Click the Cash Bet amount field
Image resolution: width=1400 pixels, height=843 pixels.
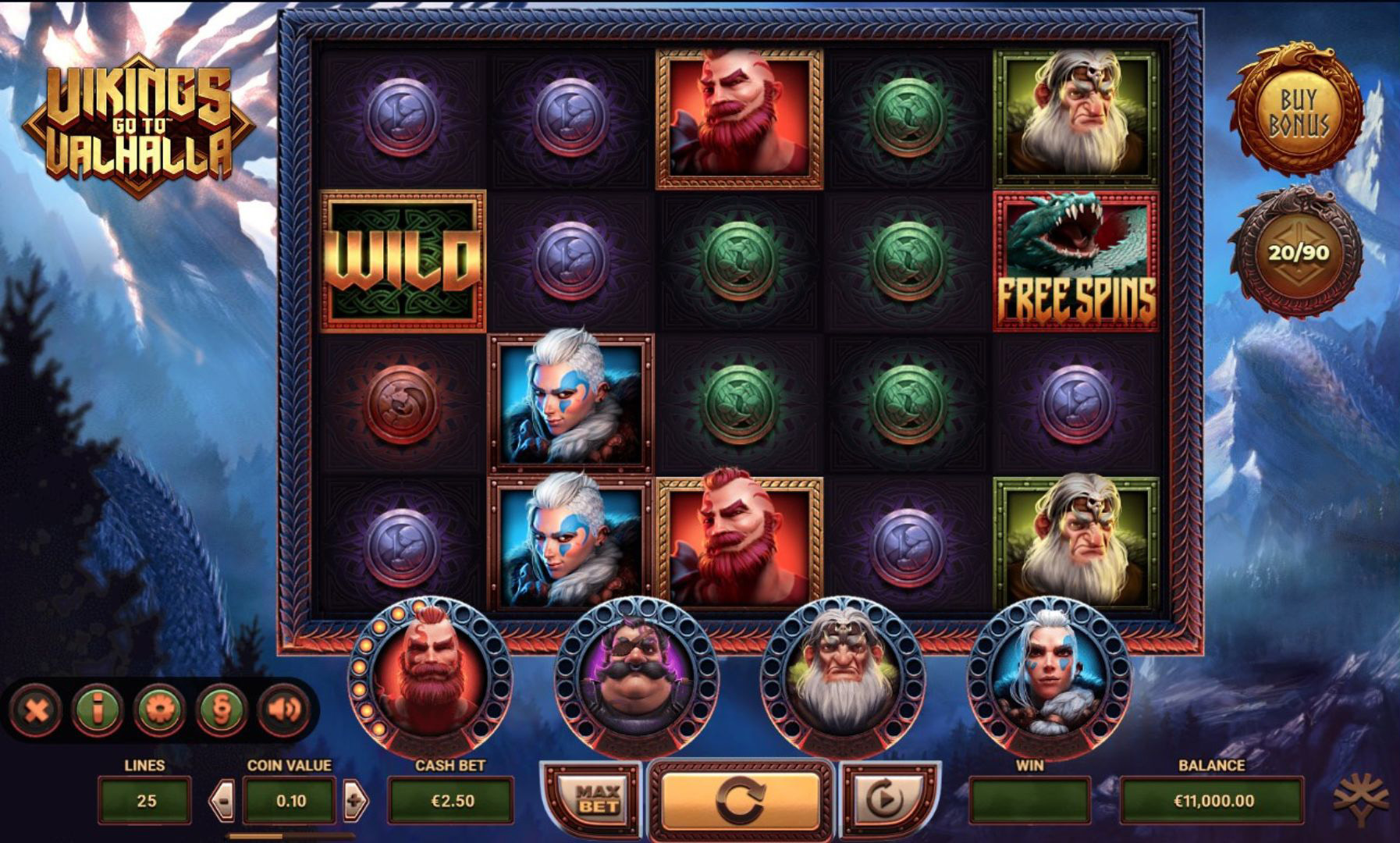pos(451,800)
